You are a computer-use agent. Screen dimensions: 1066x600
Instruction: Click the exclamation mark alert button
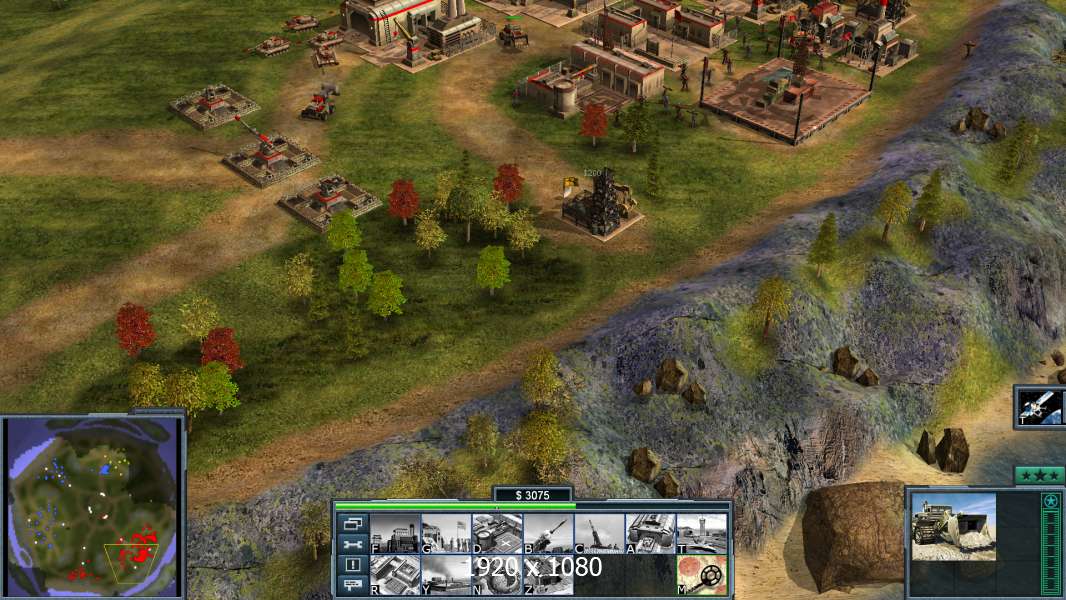tap(353, 565)
